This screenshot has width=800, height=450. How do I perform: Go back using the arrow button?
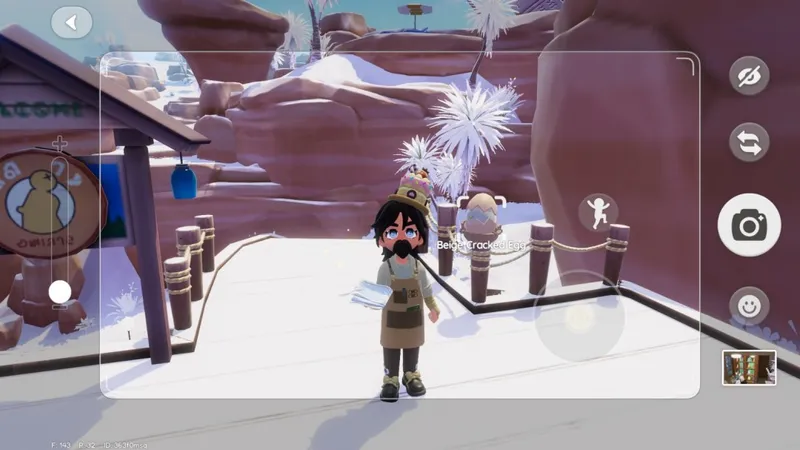(x=71, y=22)
